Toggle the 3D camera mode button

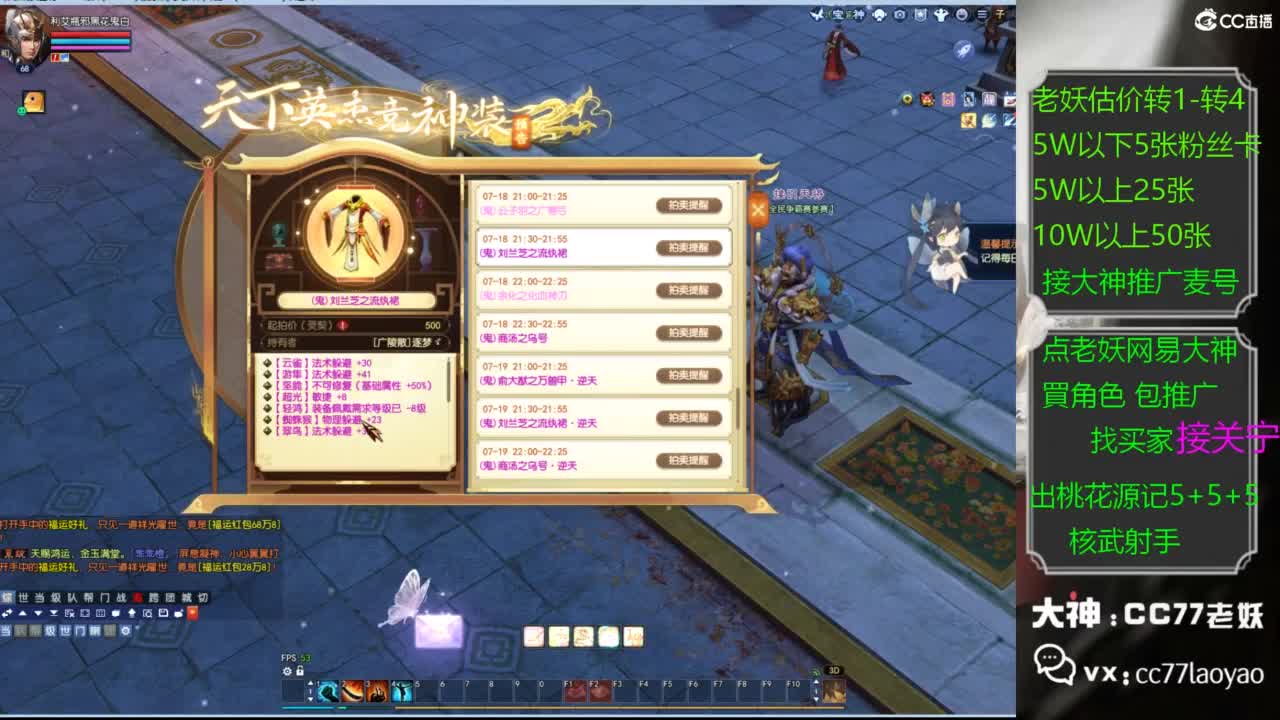pos(833,670)
